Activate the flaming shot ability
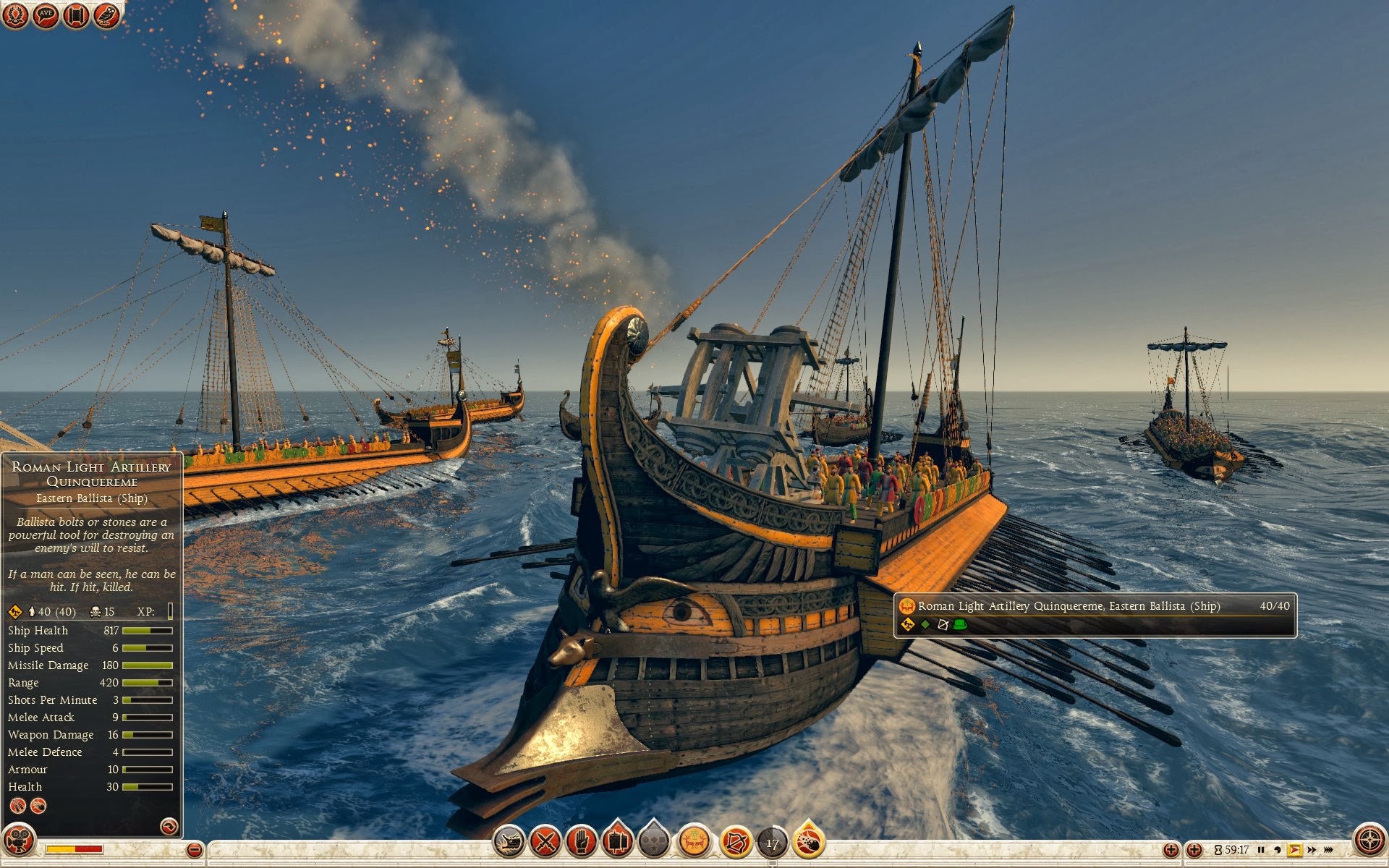The width and height of the screenshot is (1389, 868). (810, 842)
